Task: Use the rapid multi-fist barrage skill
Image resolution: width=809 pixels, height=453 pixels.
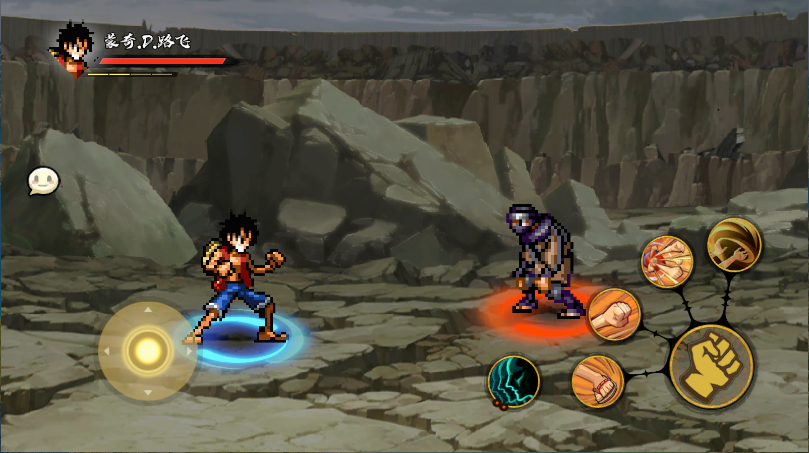Action: pyautogui.click(x=666, y=261)
